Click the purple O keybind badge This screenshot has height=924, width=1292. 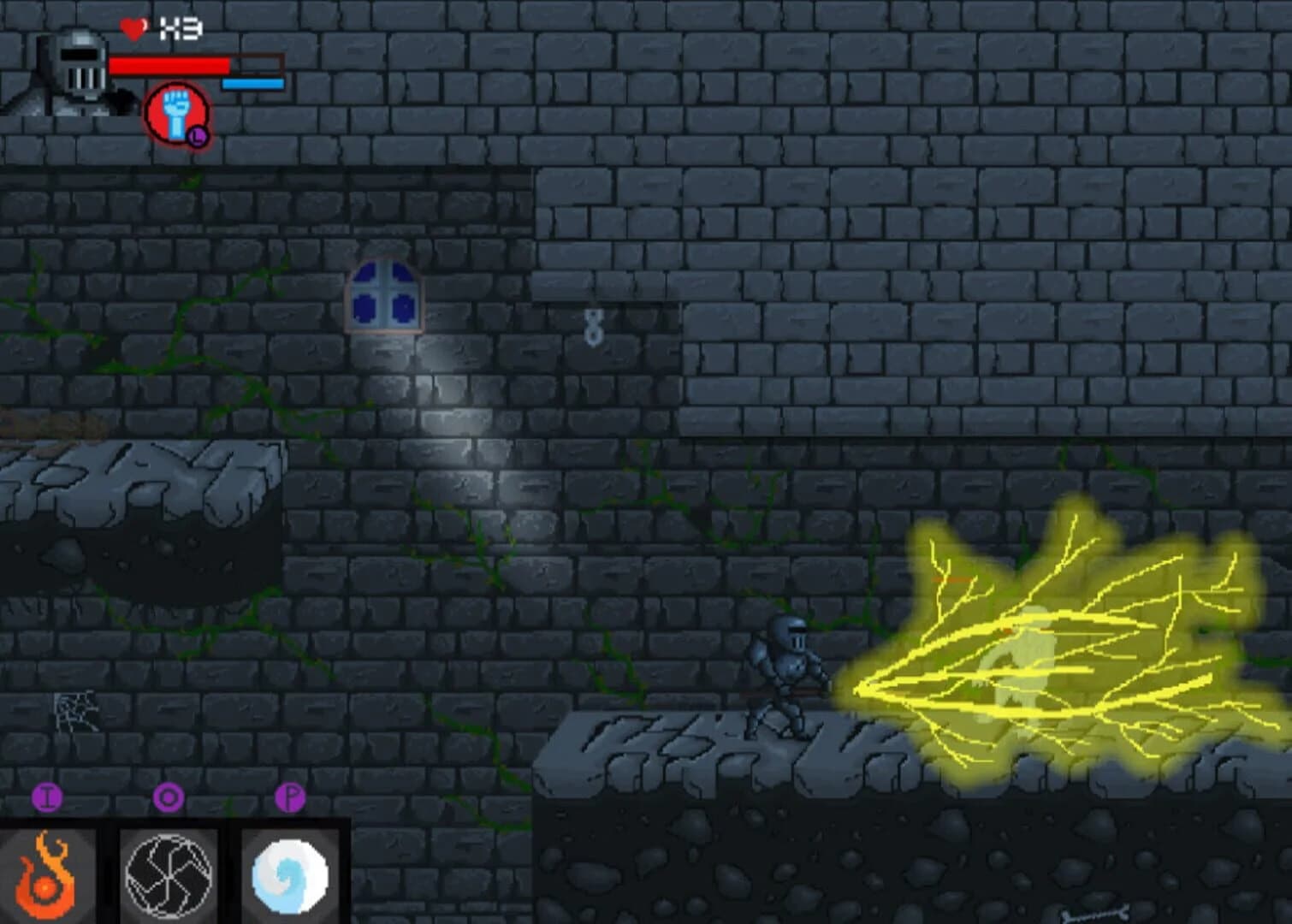pos(169,797)
